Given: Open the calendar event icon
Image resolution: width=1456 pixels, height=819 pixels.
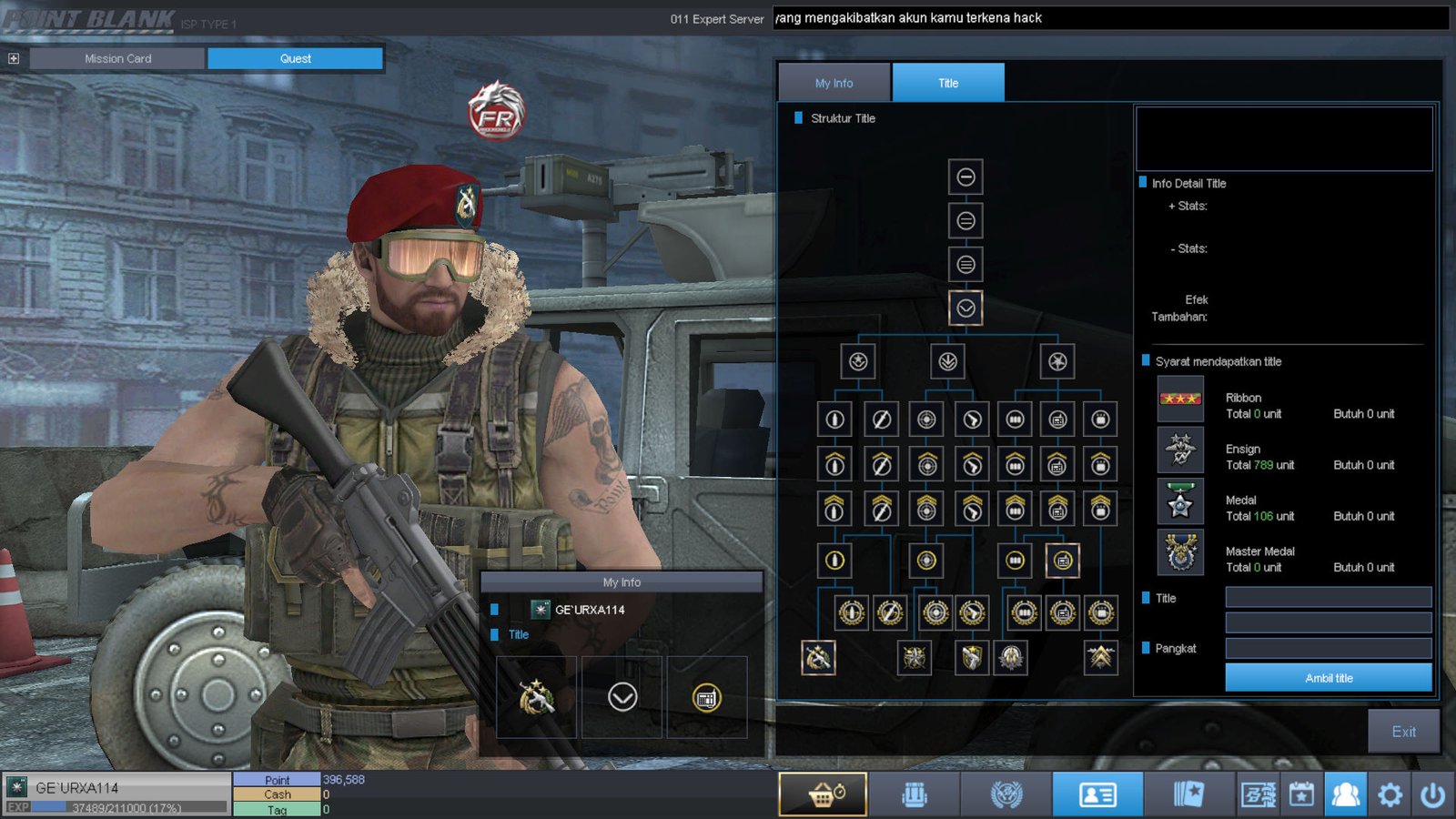Looking at the screenshot, I should coord(1301,795).
